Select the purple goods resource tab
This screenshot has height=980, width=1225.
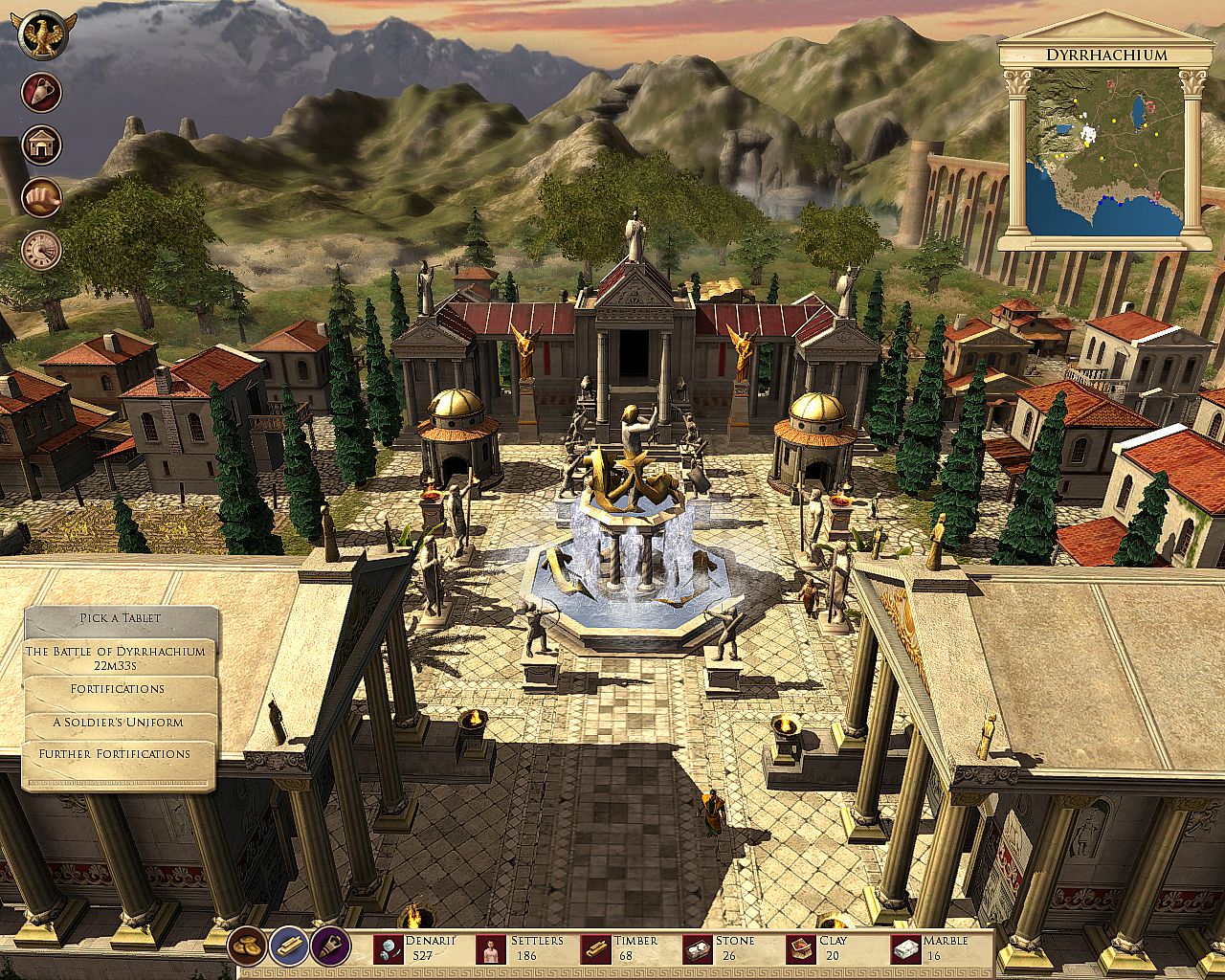[329, 946]
